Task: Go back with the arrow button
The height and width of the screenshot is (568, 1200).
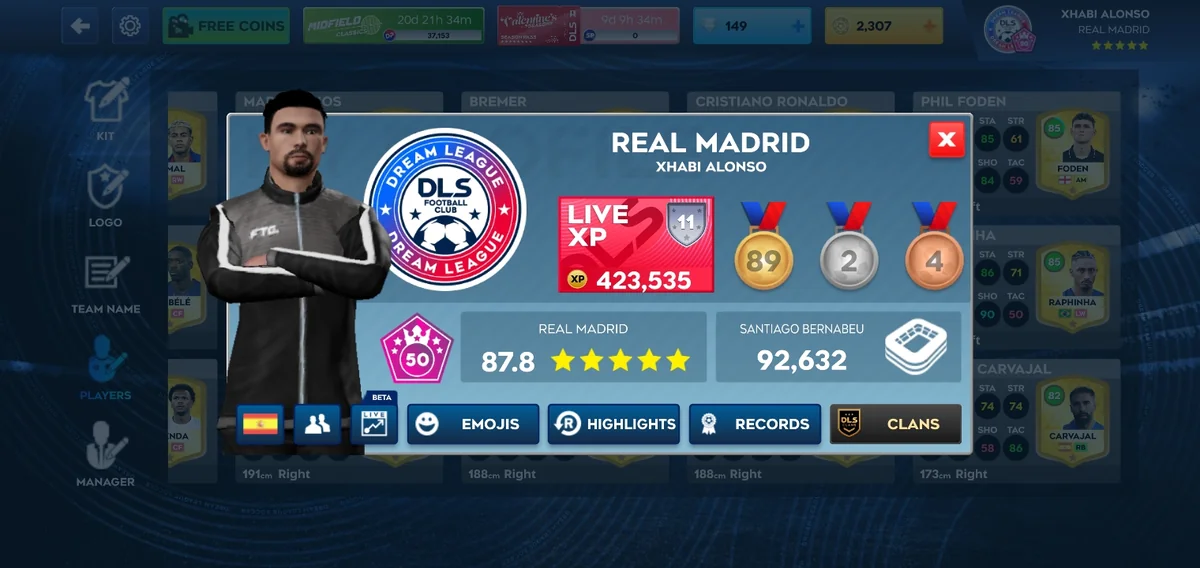Action: point(80,26)
